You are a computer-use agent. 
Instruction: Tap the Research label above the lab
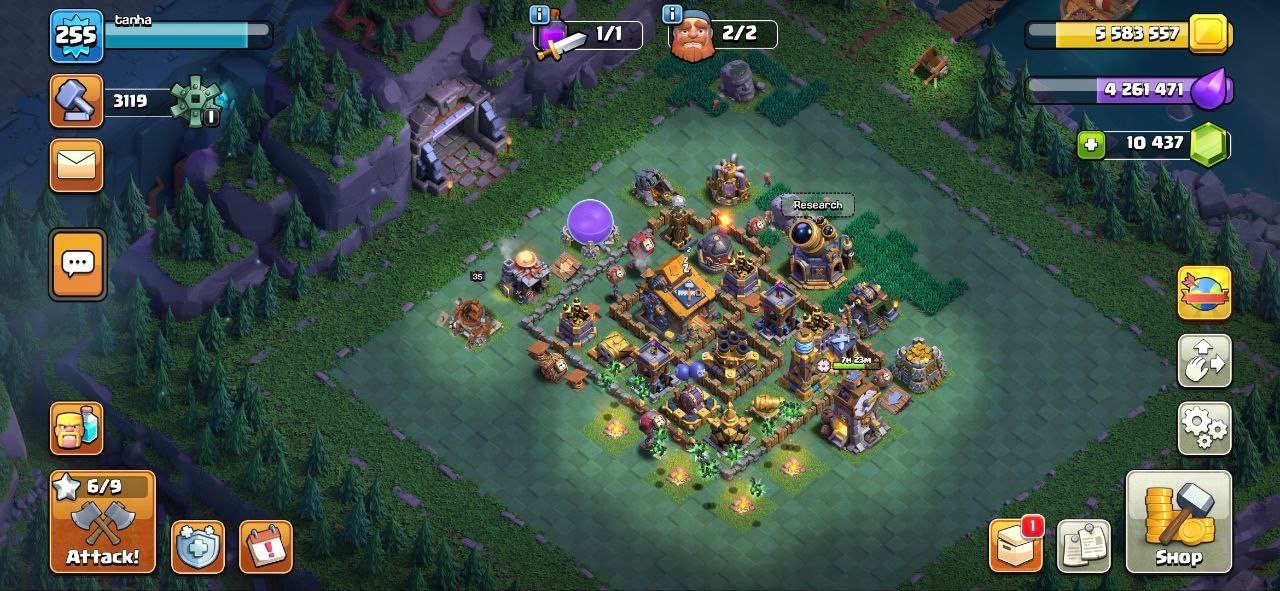(x=817, y=205)
